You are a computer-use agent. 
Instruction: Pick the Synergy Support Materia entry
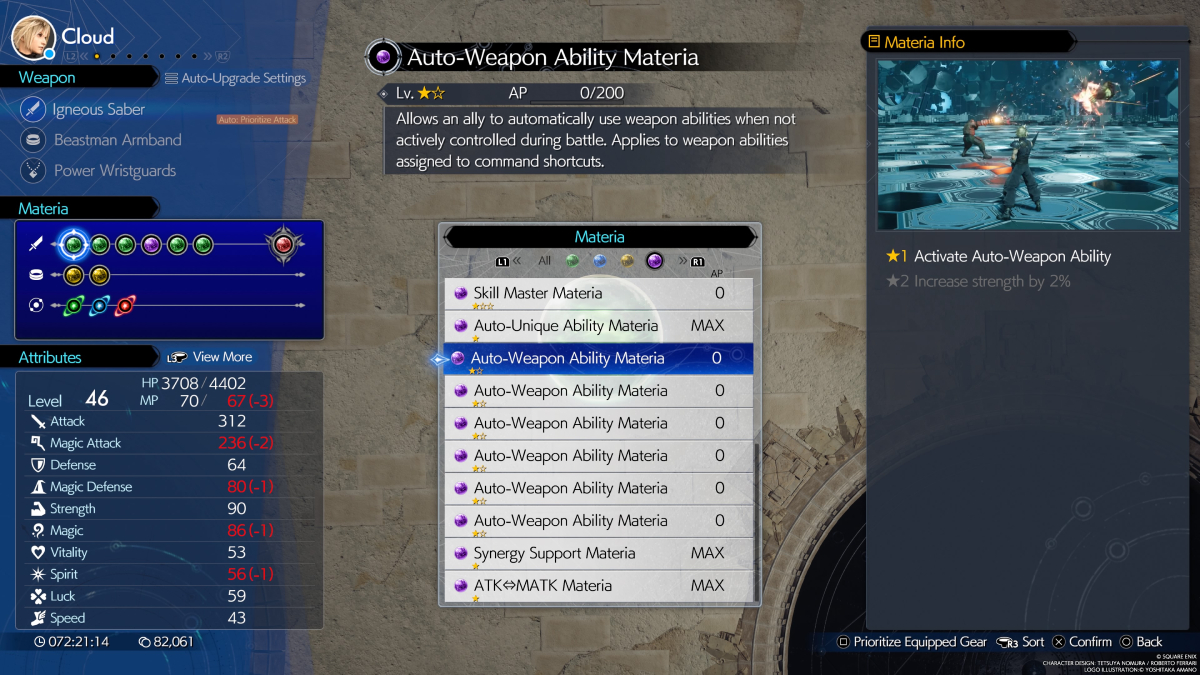coord(598,553)
